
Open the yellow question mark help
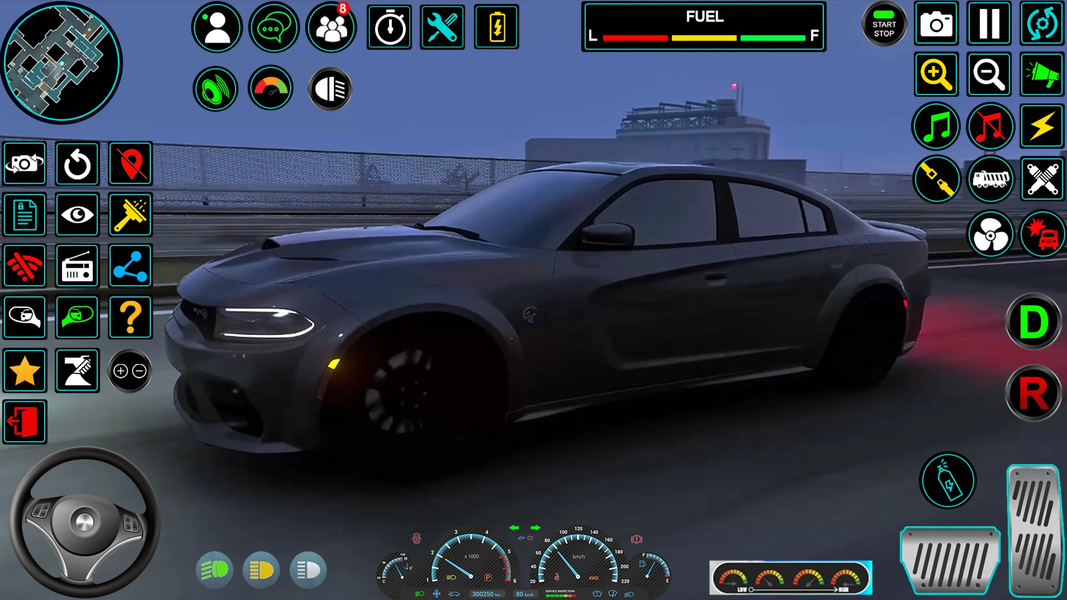pyautogui.click(x=130, y=319)
